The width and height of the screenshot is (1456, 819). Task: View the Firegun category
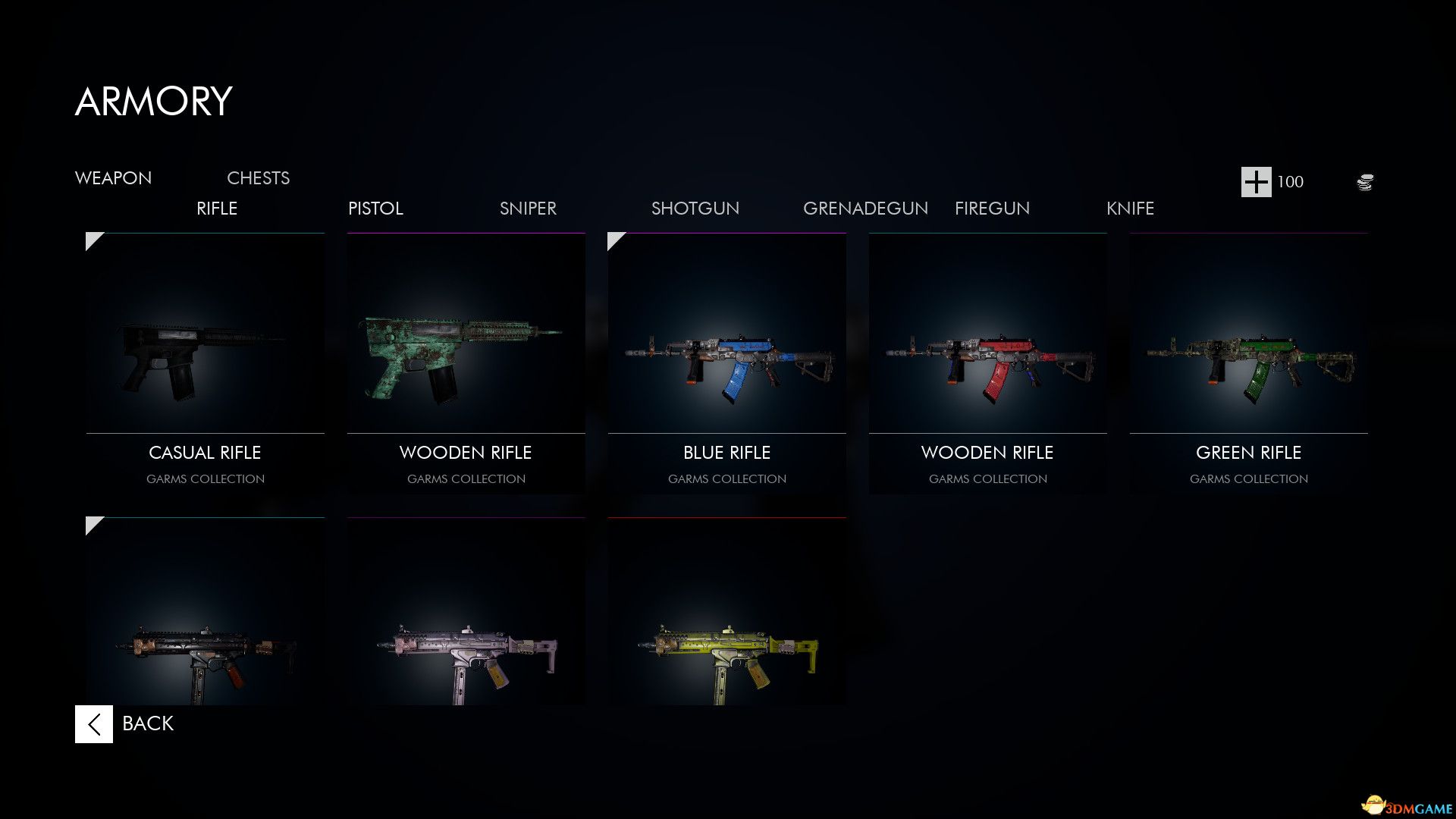(992, 209)
